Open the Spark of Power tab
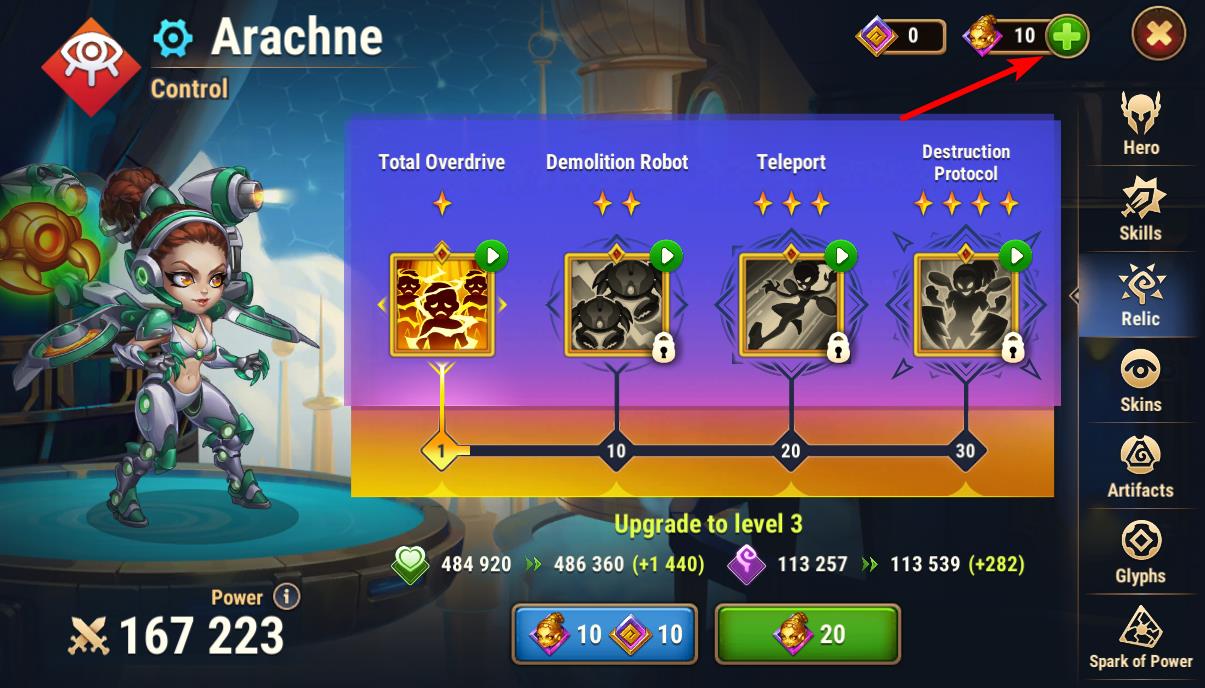Screen dimensions: 1205x688 (1140, 638)
